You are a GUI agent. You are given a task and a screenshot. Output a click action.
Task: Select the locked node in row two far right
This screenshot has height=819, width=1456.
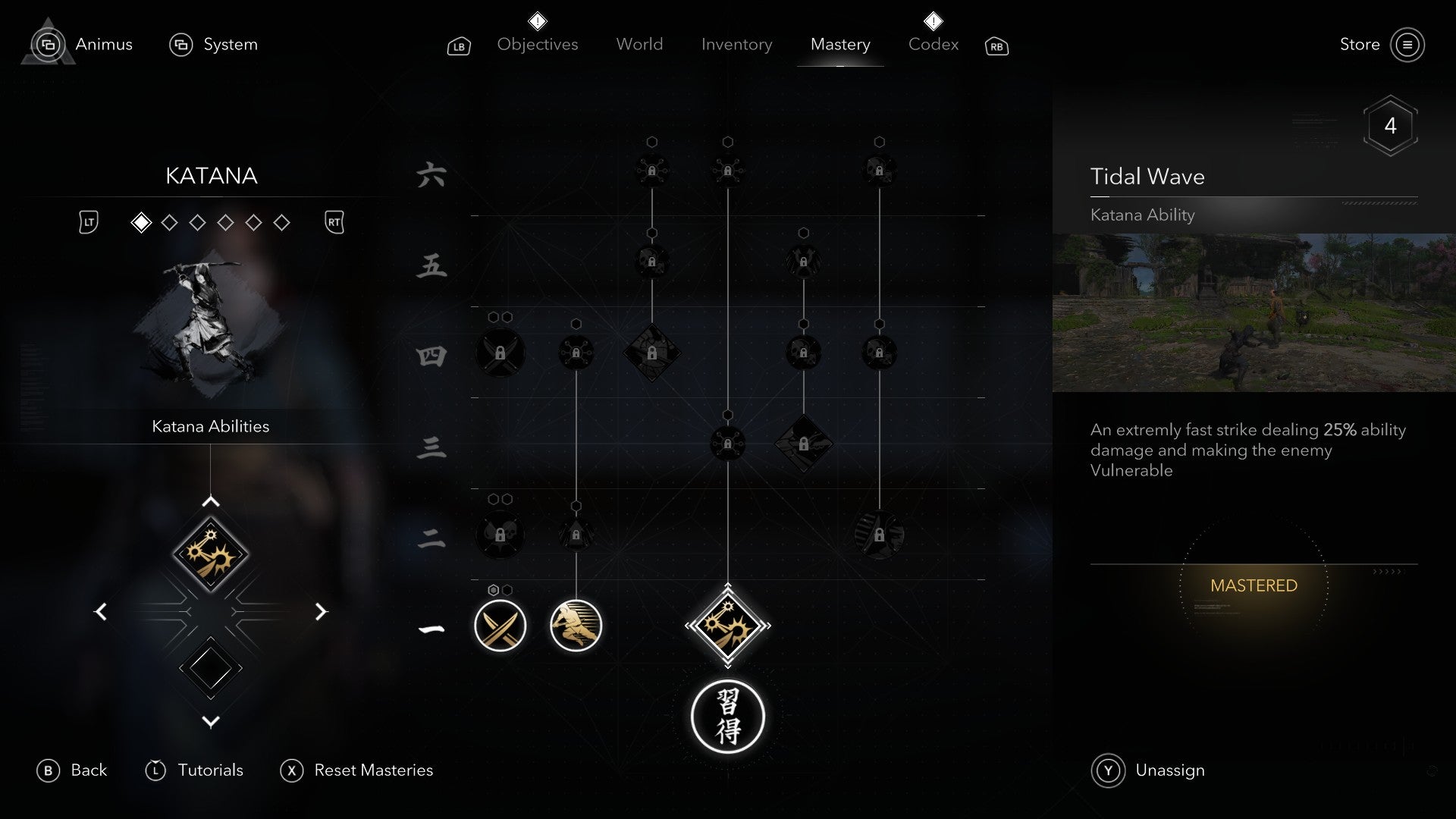tap(878, 535)
